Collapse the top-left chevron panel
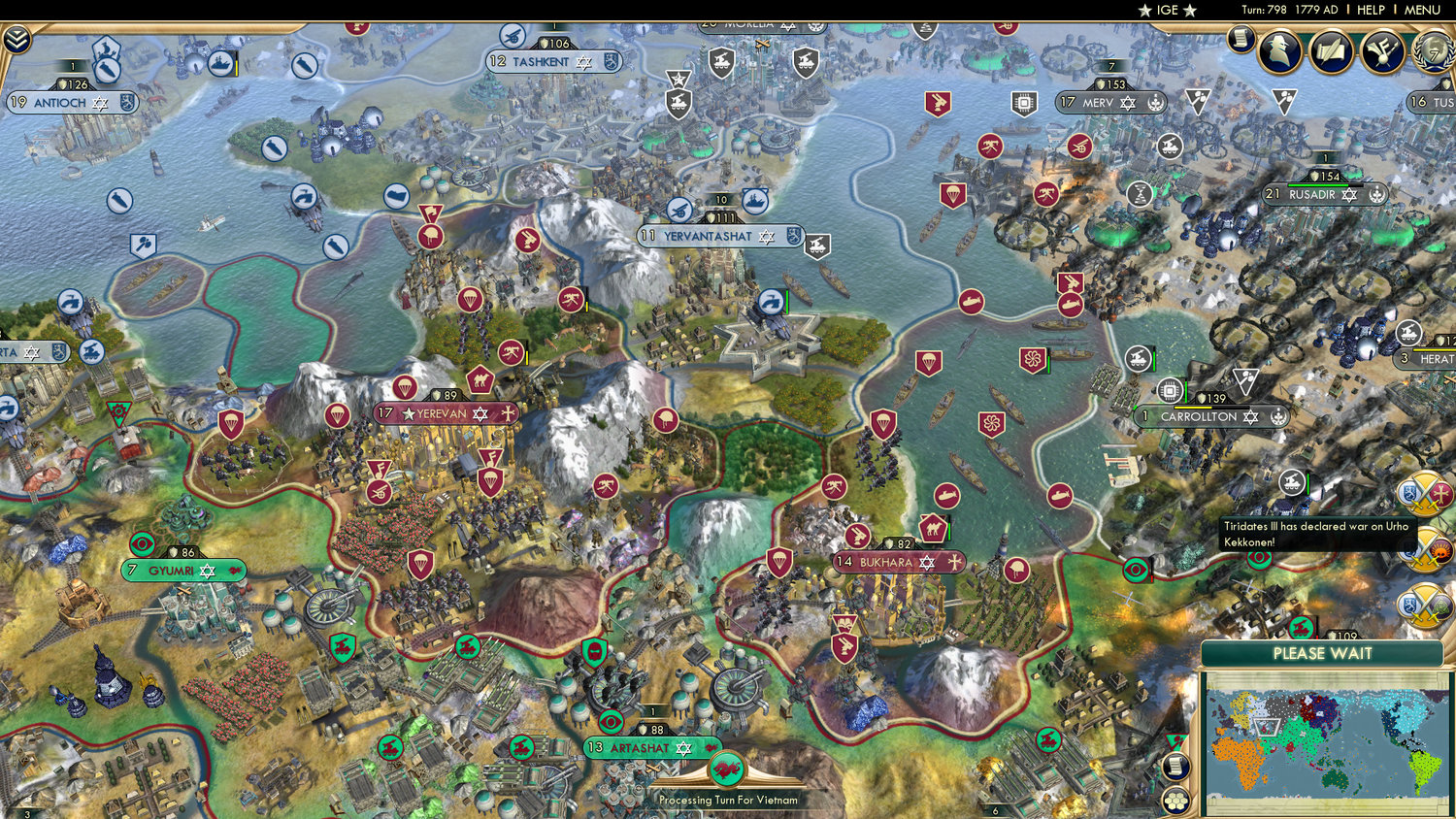This screenshot has width=1456, height=819. click(x=17, y=40)
